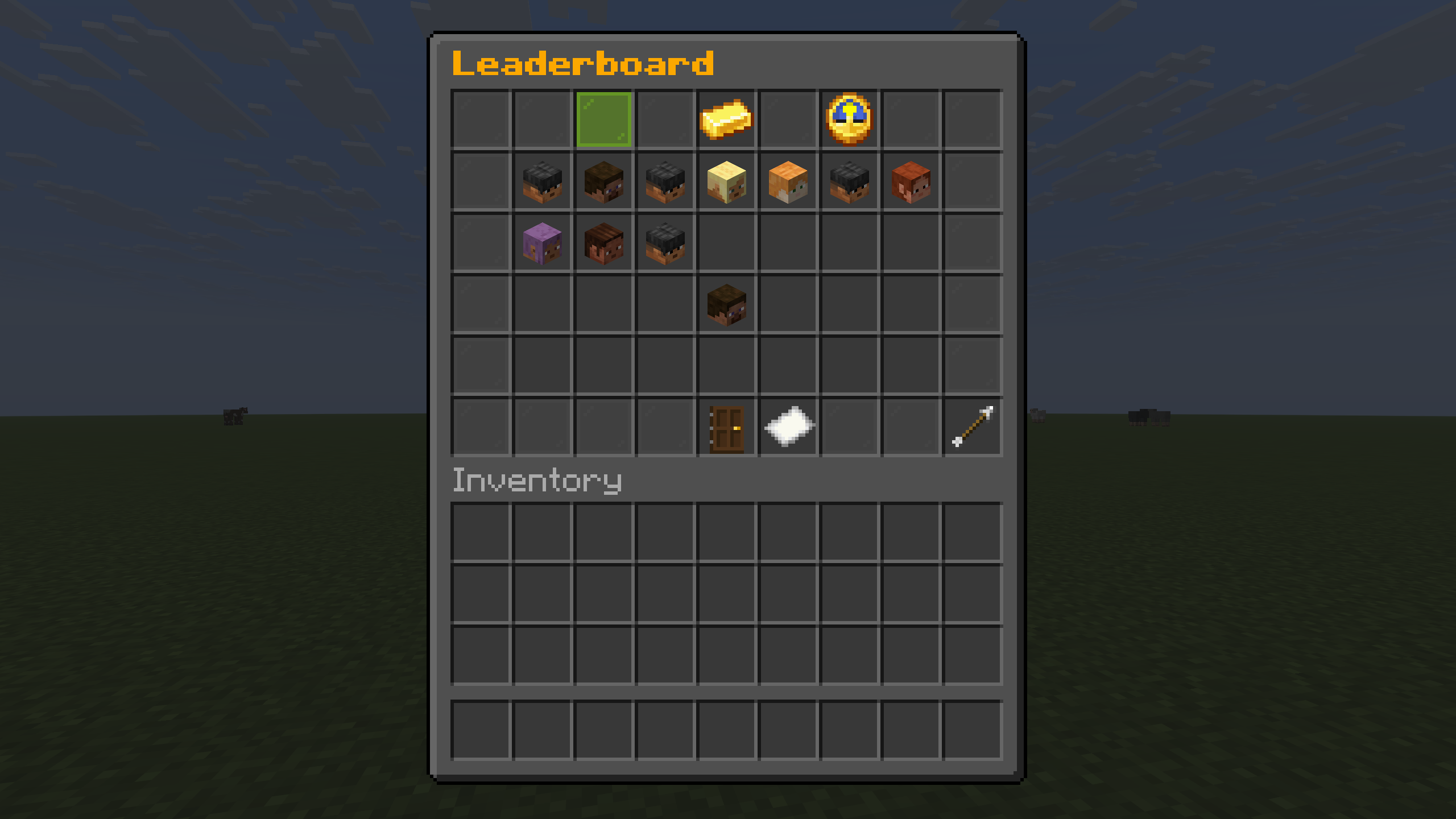
Task: Select the gold ingot leaderboard icon
Action: [x=727, y=119]
